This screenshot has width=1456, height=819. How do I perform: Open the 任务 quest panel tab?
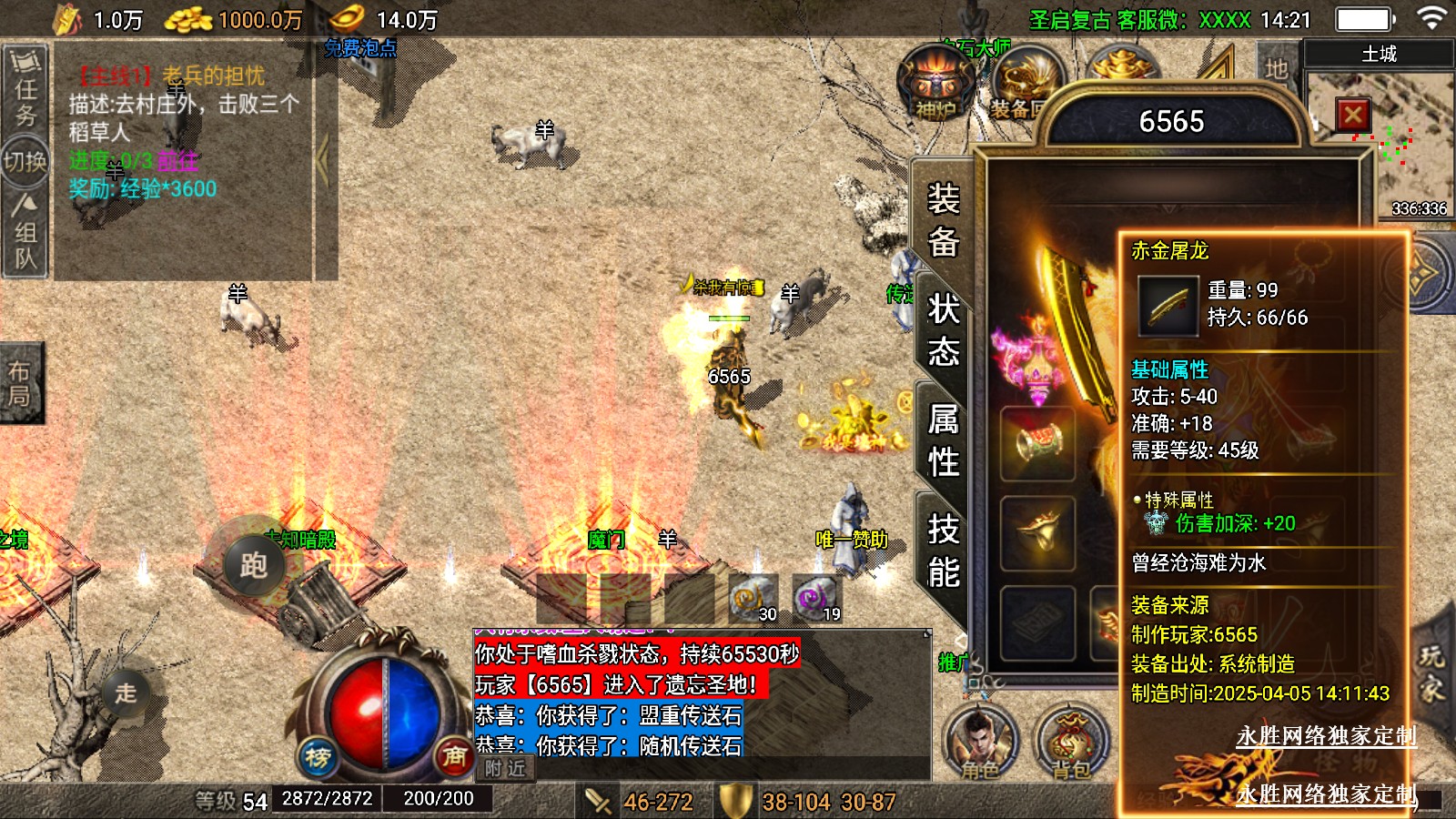(25, 89)
